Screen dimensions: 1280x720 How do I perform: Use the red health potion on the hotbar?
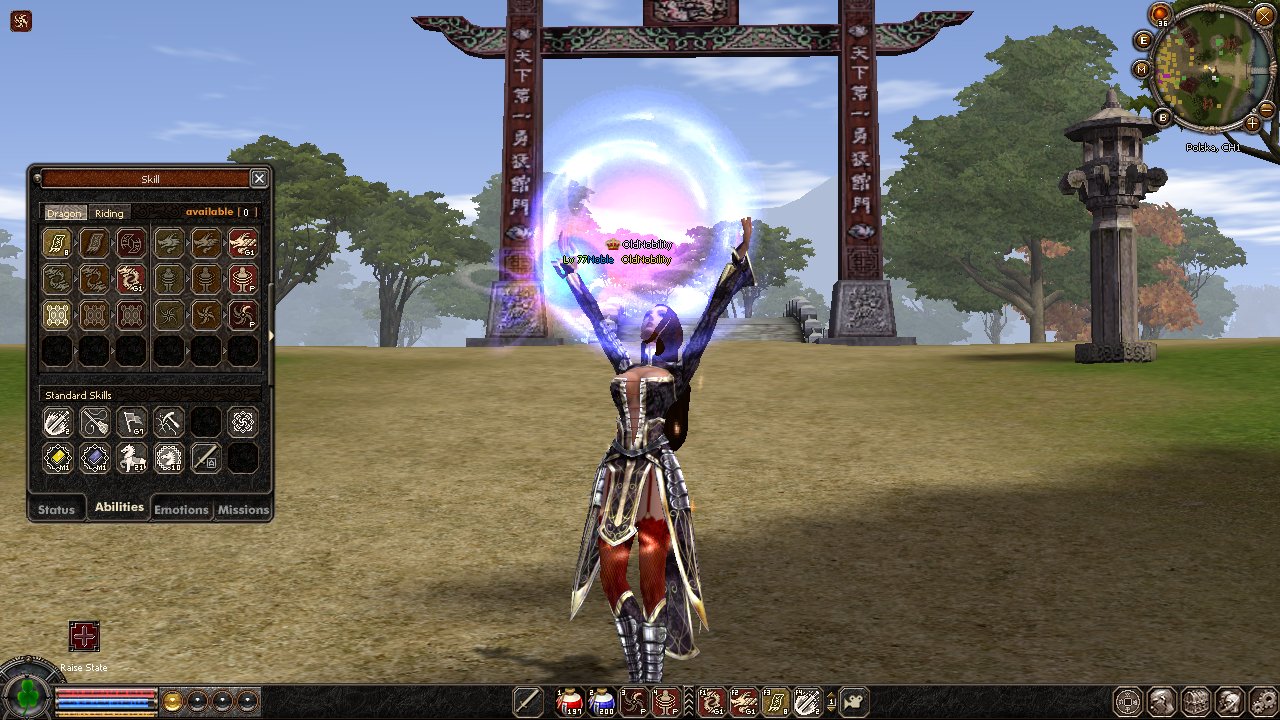pos(569,702)
